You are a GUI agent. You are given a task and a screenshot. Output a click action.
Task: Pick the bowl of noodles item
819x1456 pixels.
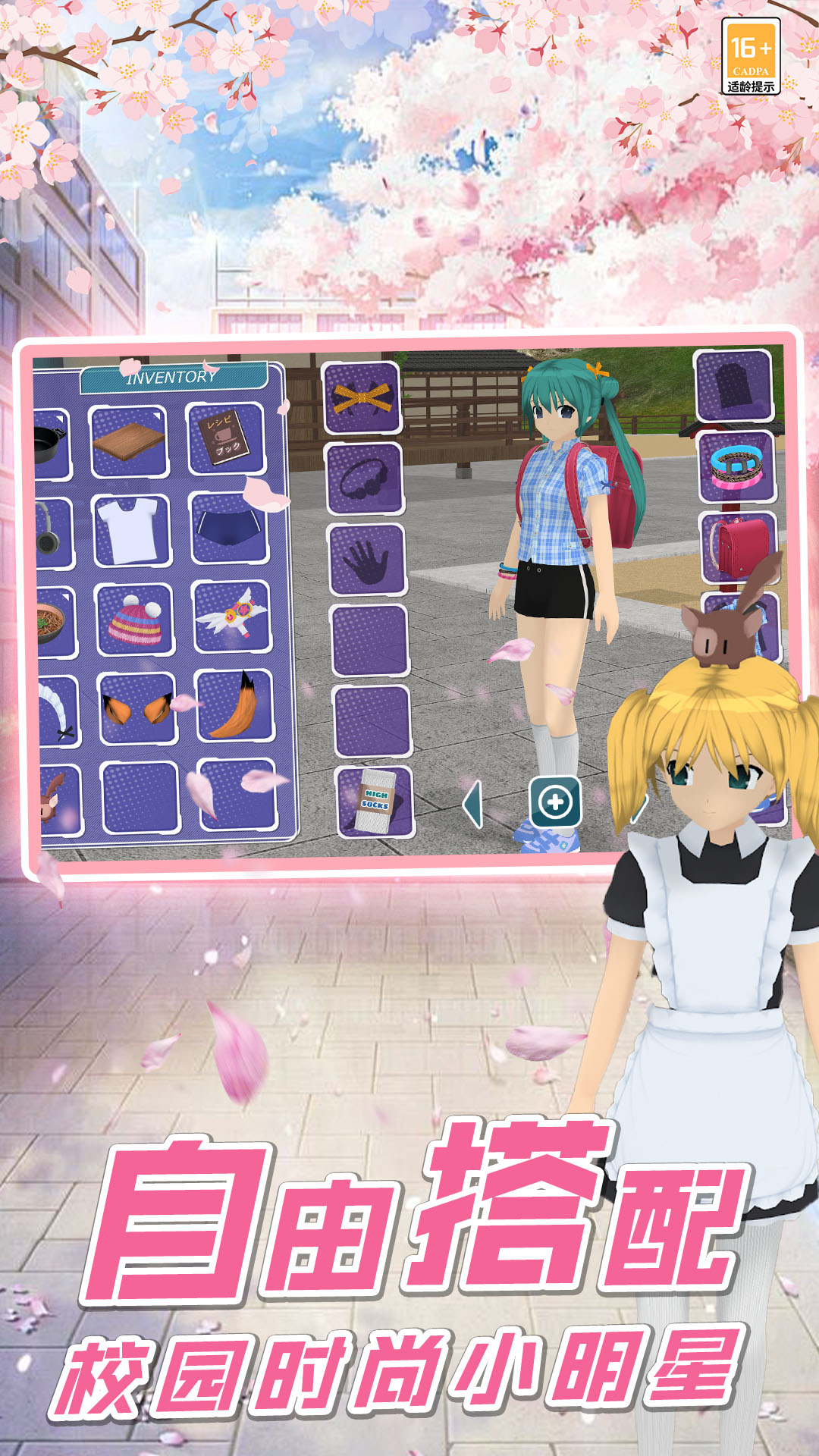tap(55, 622)
